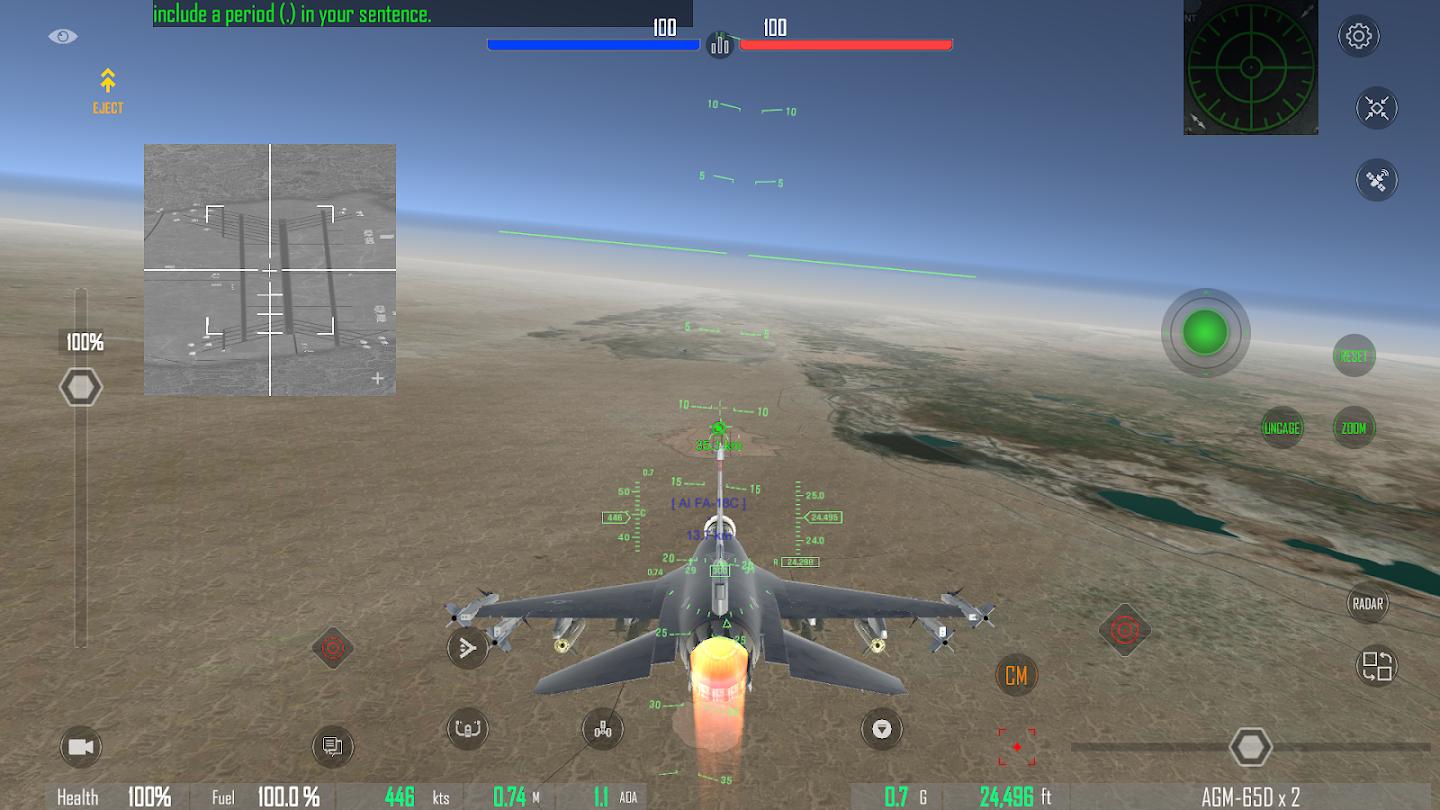Tap the red crosshair target lock icon
The width and height of the screenshot is (1440, 810).
1017,747
